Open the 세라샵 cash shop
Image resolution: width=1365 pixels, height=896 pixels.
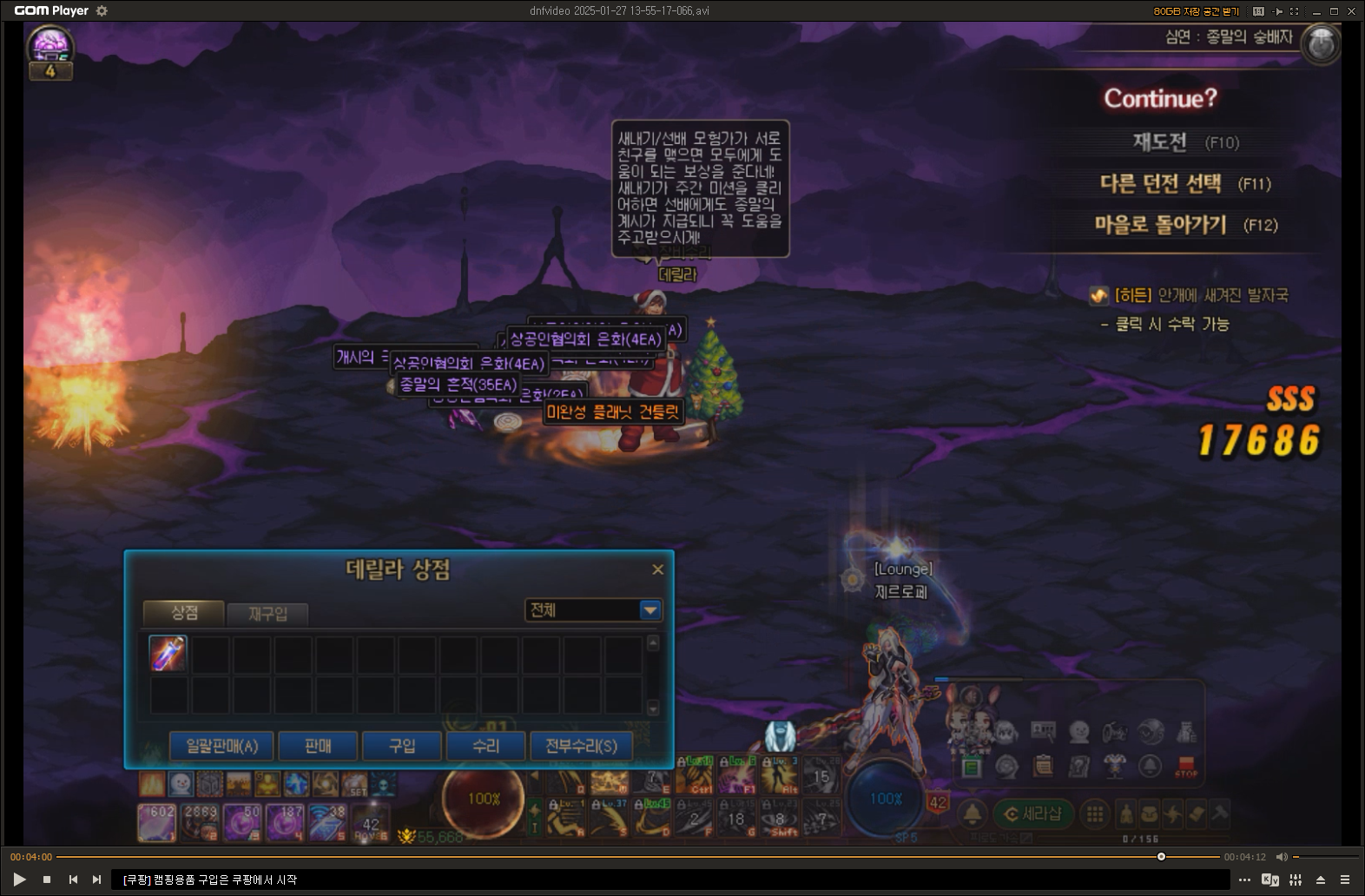(1032, 814)
